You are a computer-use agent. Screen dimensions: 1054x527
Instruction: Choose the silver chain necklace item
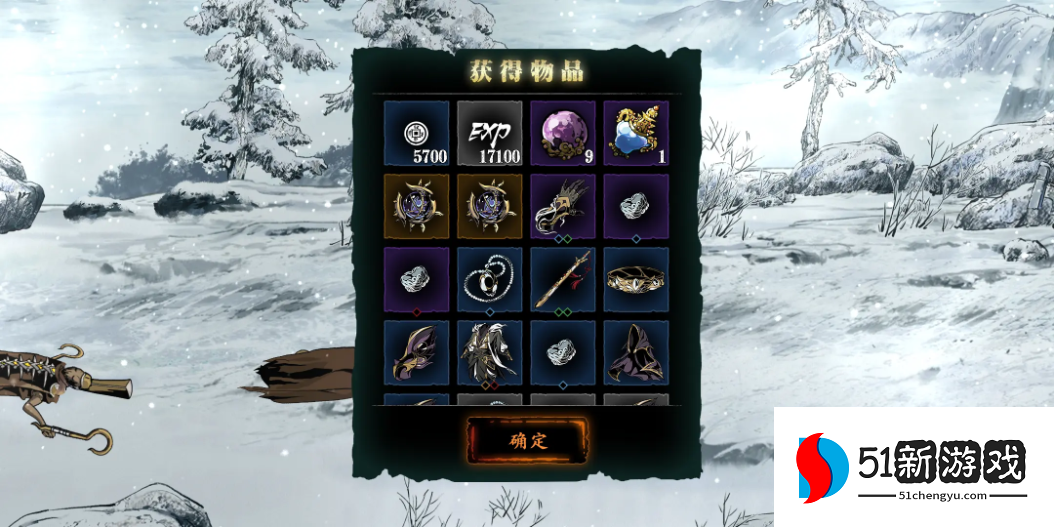pyautogui.click(x=490, y=280)
